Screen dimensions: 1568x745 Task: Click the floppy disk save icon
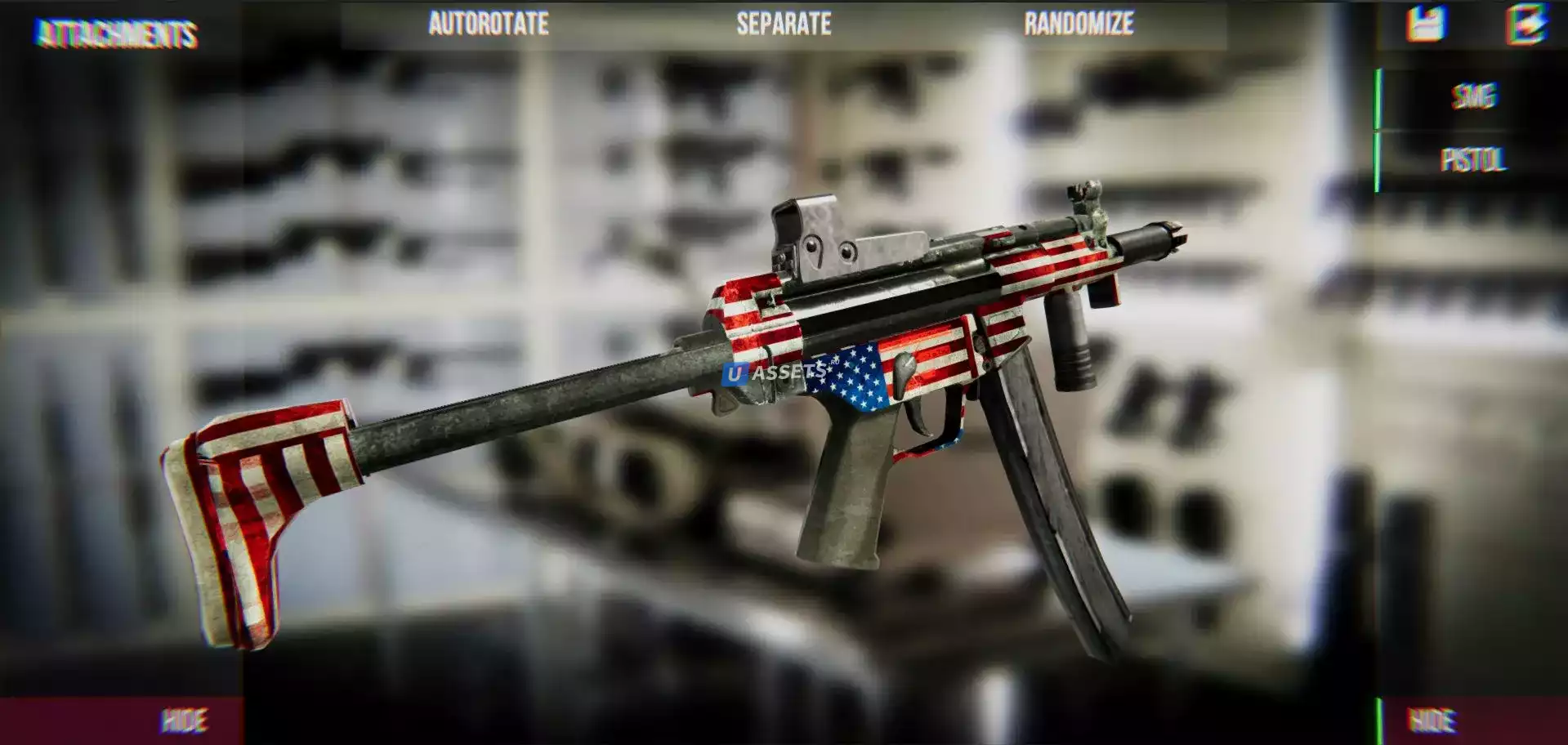coord(1425,24)
